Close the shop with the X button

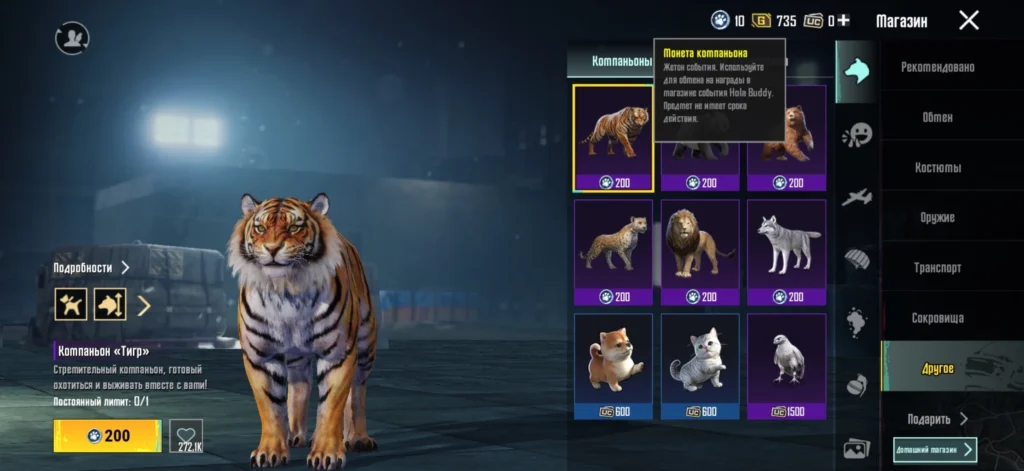pyautogui.click(x=968, y=20)
